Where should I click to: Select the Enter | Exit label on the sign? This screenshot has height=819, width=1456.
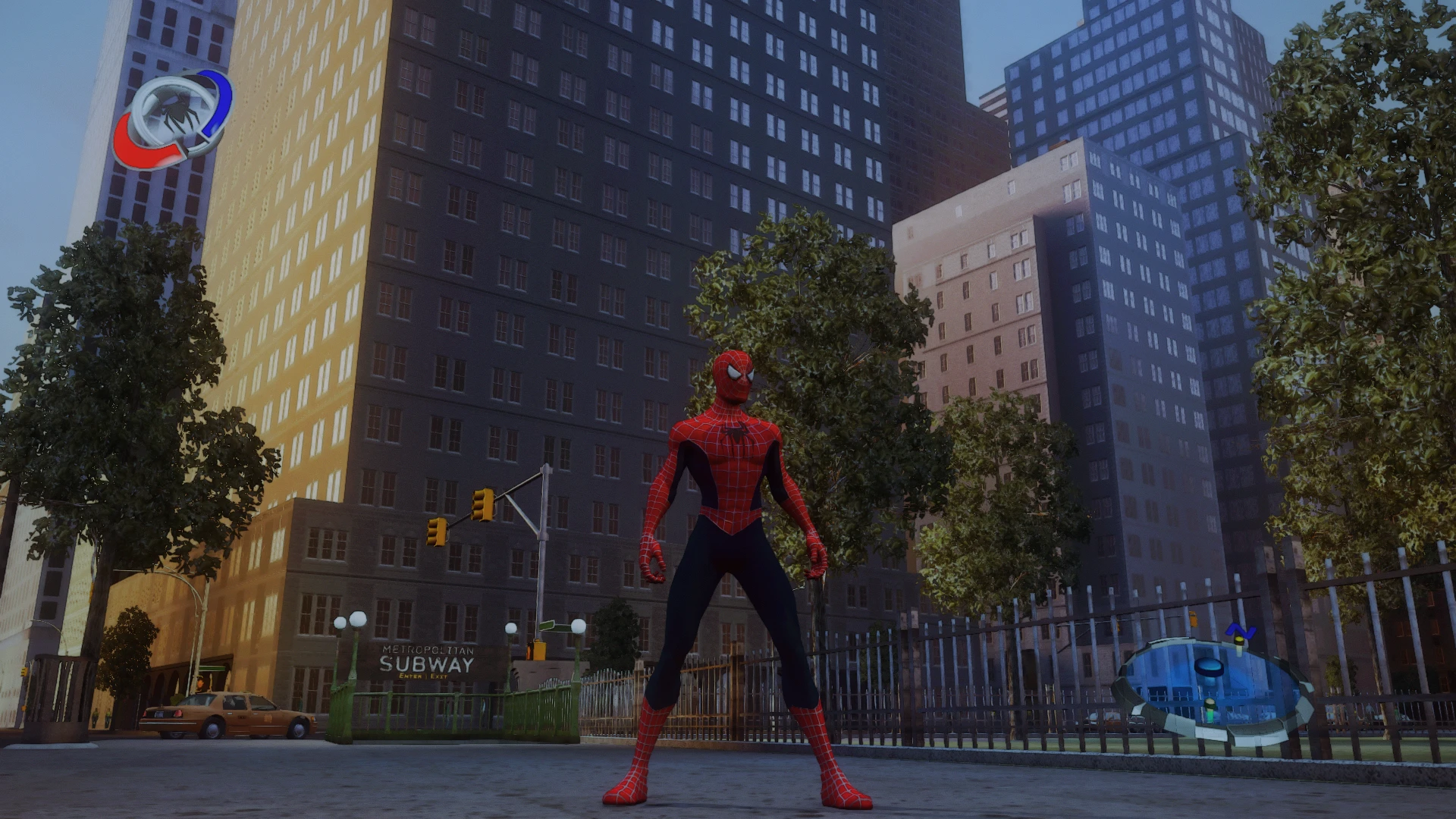click(423, 676)
